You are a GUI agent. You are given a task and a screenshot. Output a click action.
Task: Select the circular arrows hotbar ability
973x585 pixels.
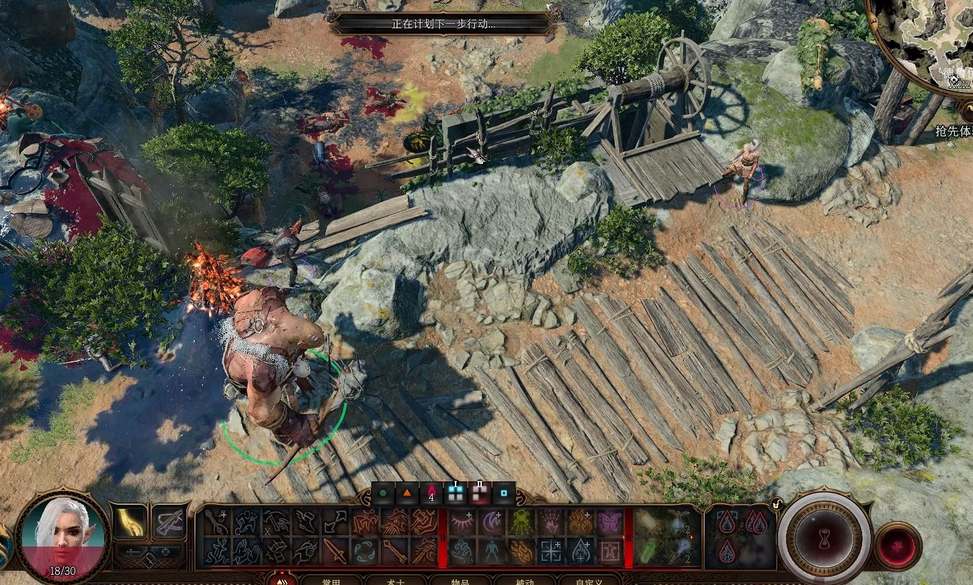click(365, 550)
